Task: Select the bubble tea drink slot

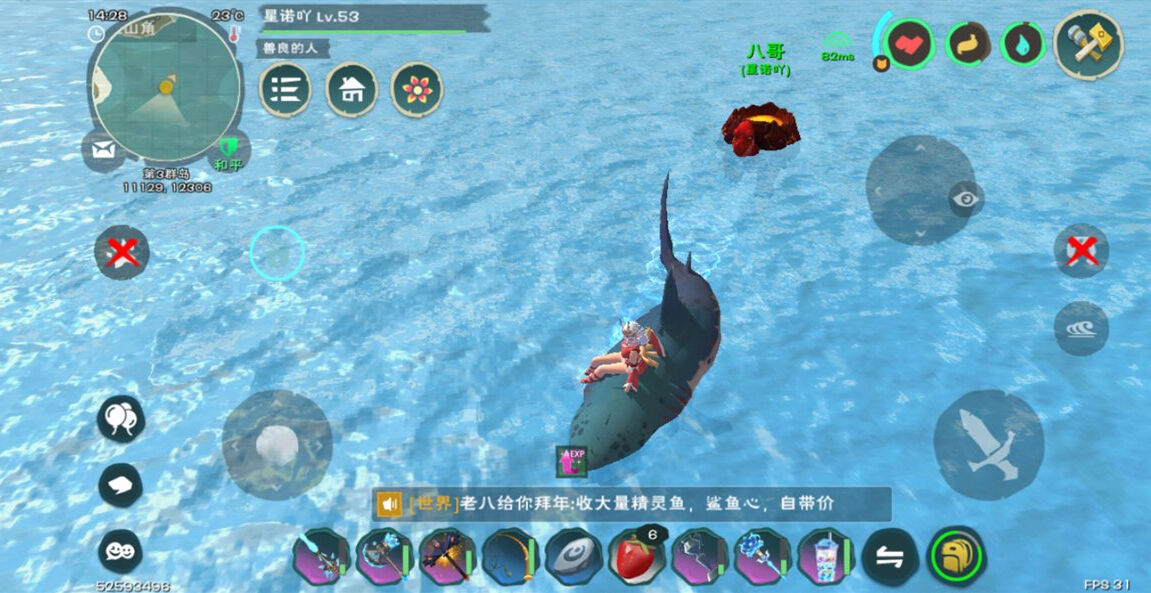Action: point(825,557)
